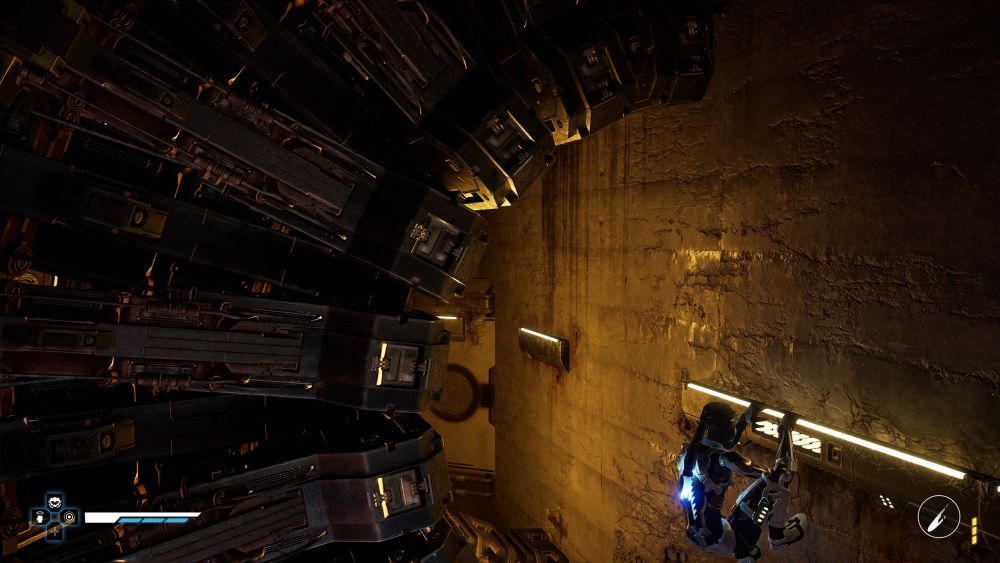Activate the hand signal ability icon
Screen dimensions: 1000x563
coord(40,517)
